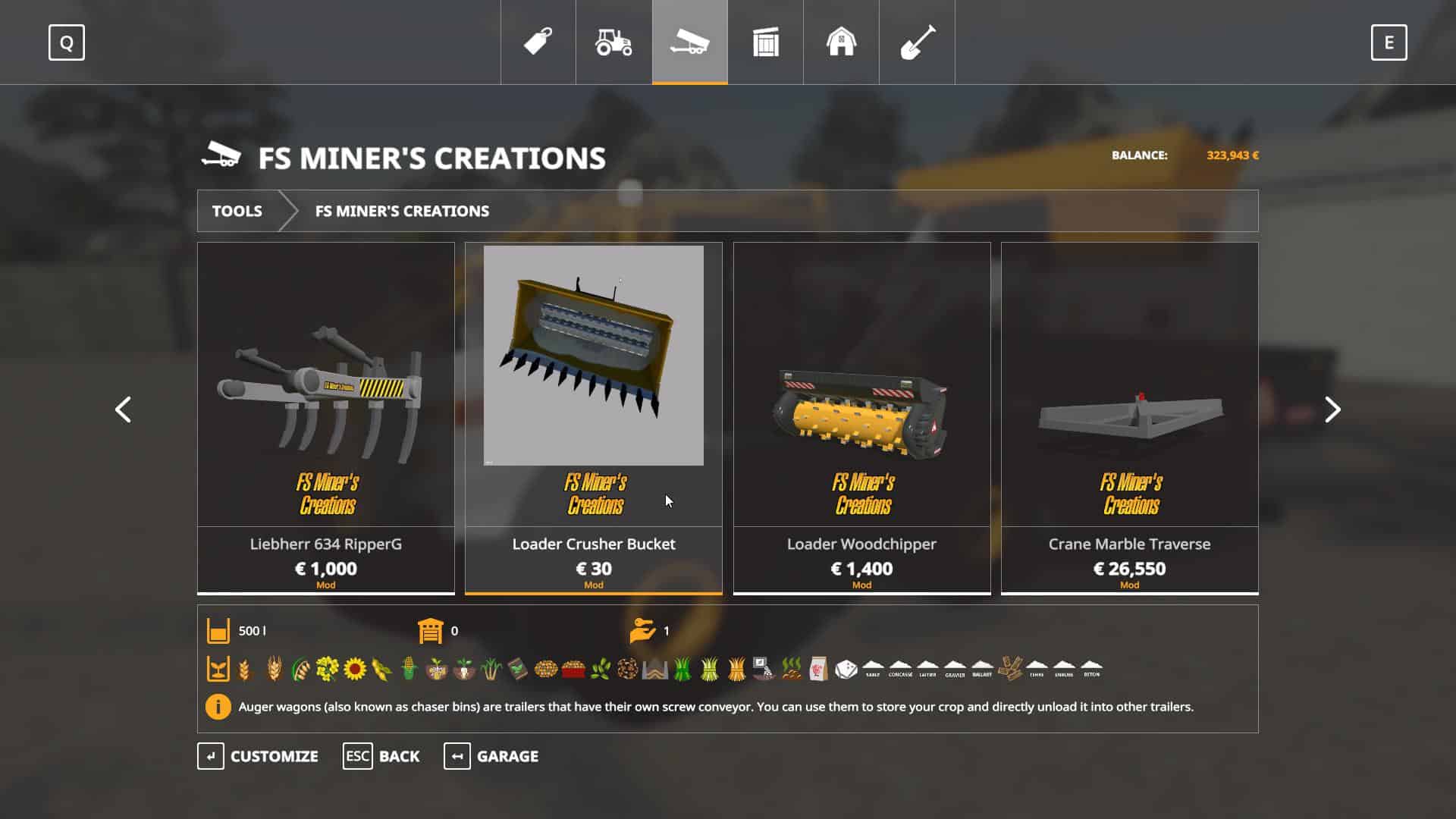Navigate to next page with right arrow
The image size is (1456, 819).
pos(1332,409)
